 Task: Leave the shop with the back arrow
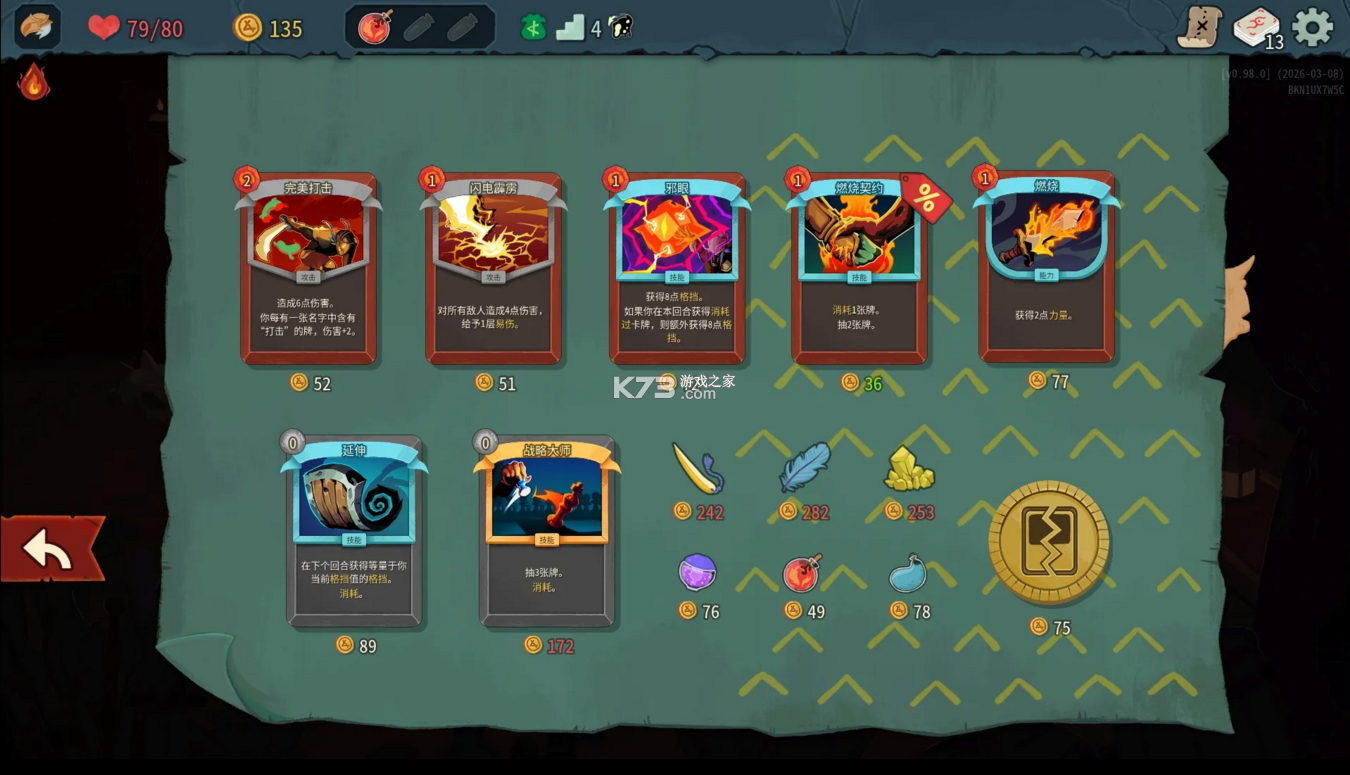(x=52, y=549)
